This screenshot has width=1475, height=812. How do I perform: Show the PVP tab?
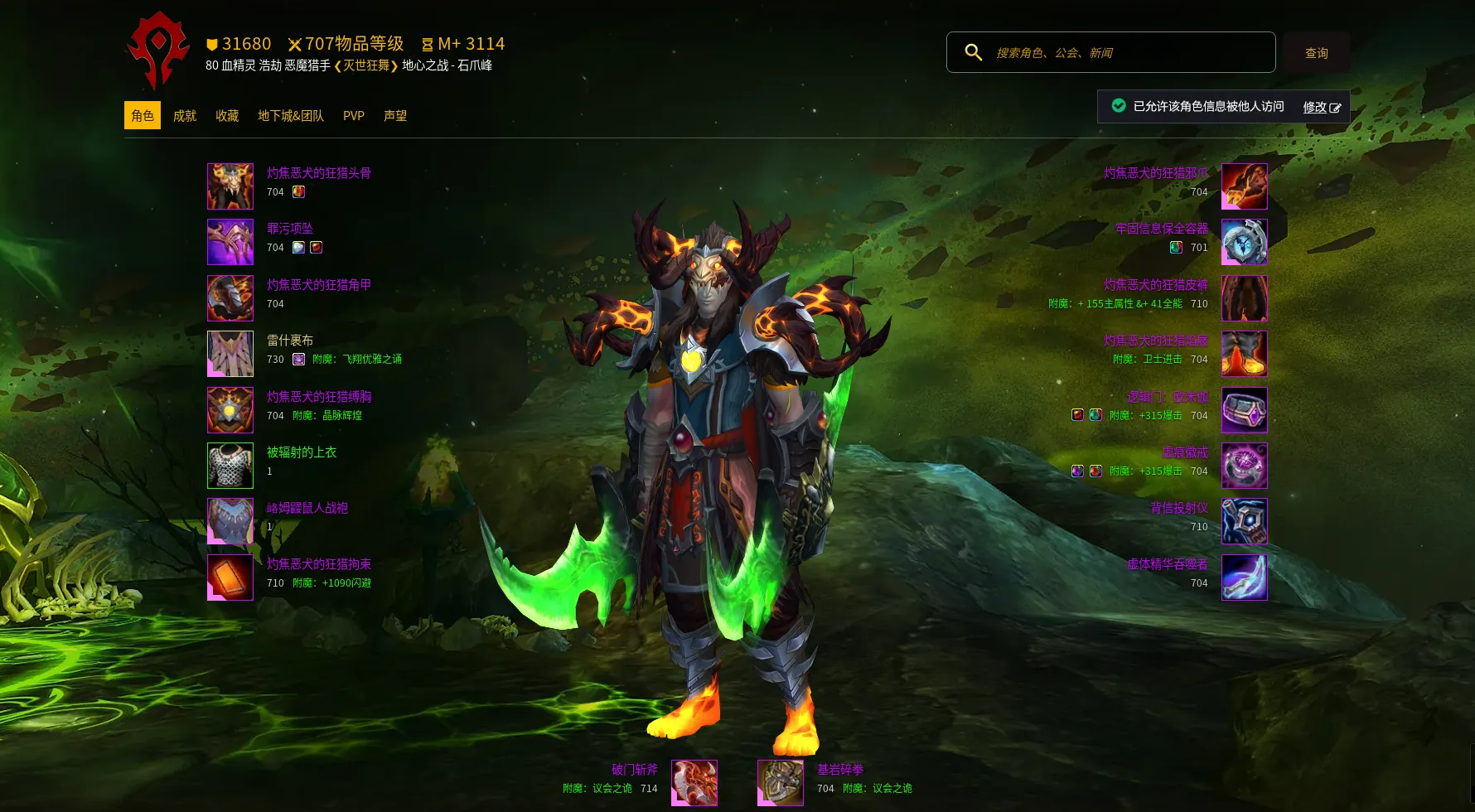(x=354, y=116)
